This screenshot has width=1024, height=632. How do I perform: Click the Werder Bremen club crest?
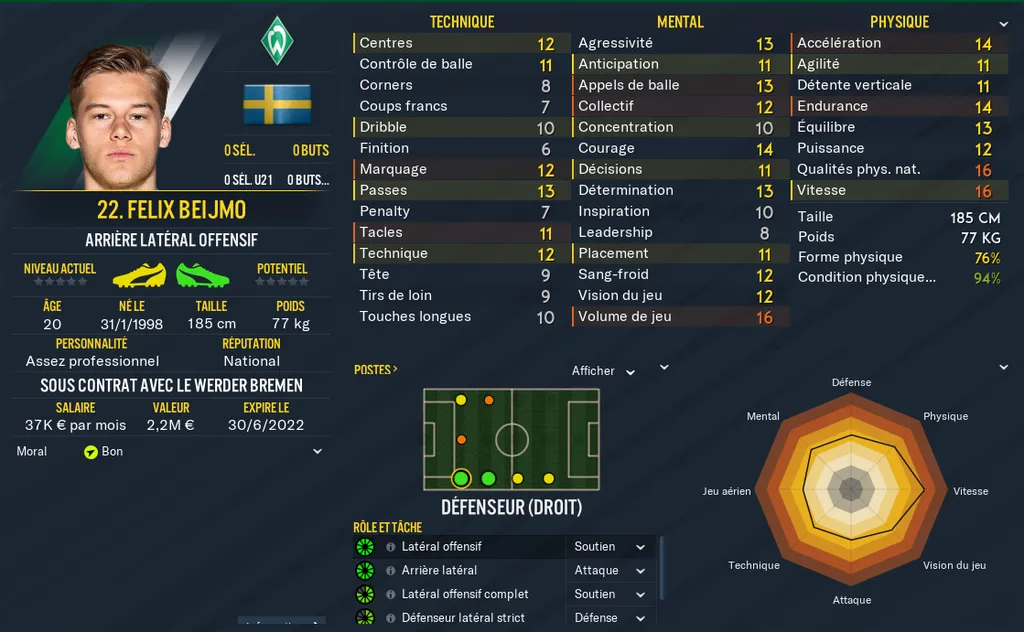276,42
